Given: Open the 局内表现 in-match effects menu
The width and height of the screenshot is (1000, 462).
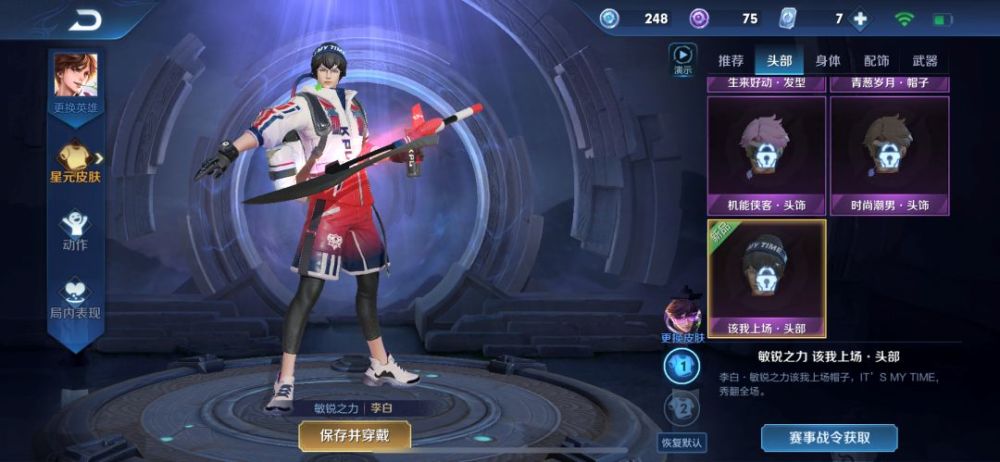Looking at the screenshot, I should pos(75,300).
